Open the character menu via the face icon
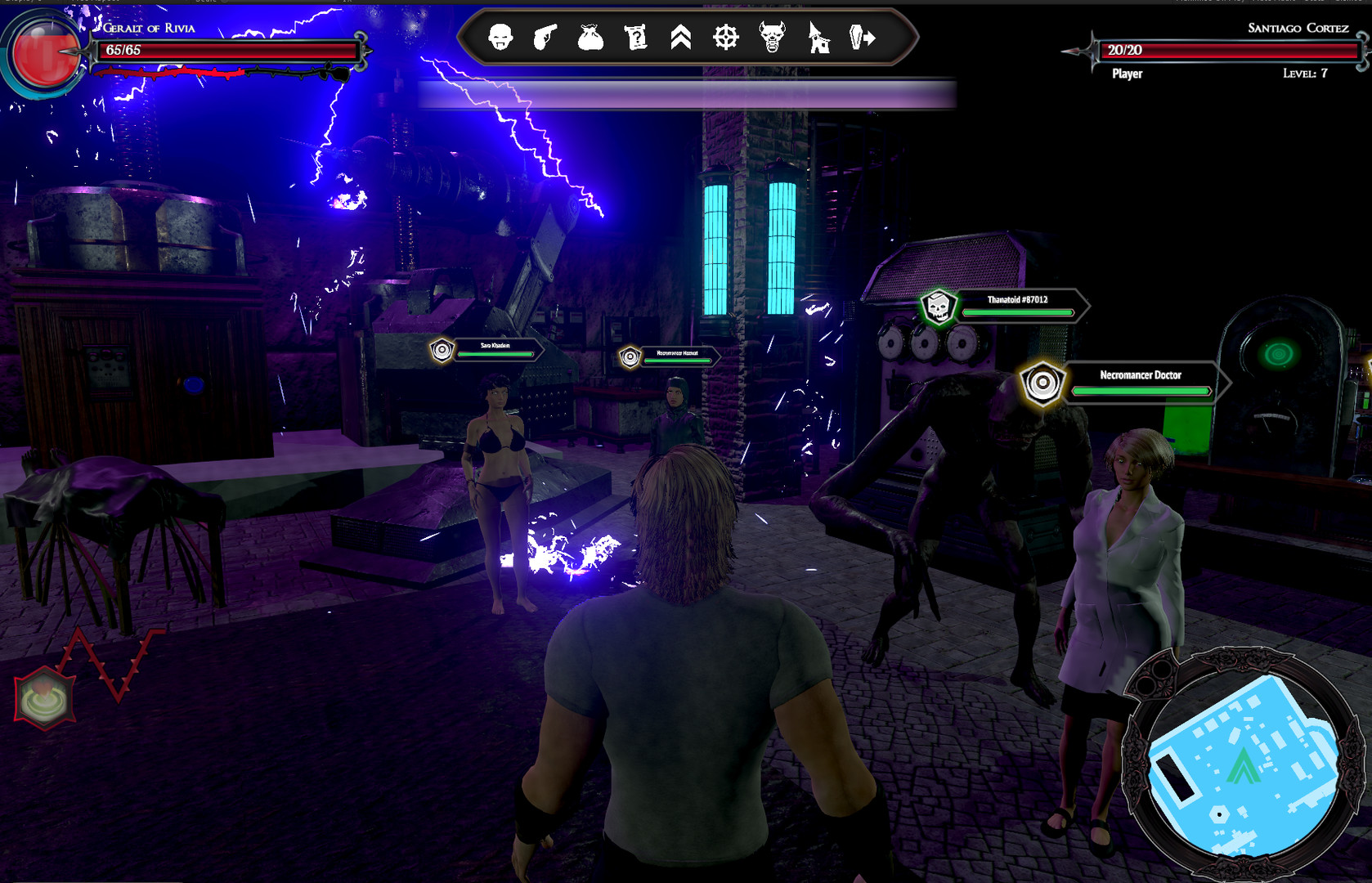1372x883 pixels. 501,38
